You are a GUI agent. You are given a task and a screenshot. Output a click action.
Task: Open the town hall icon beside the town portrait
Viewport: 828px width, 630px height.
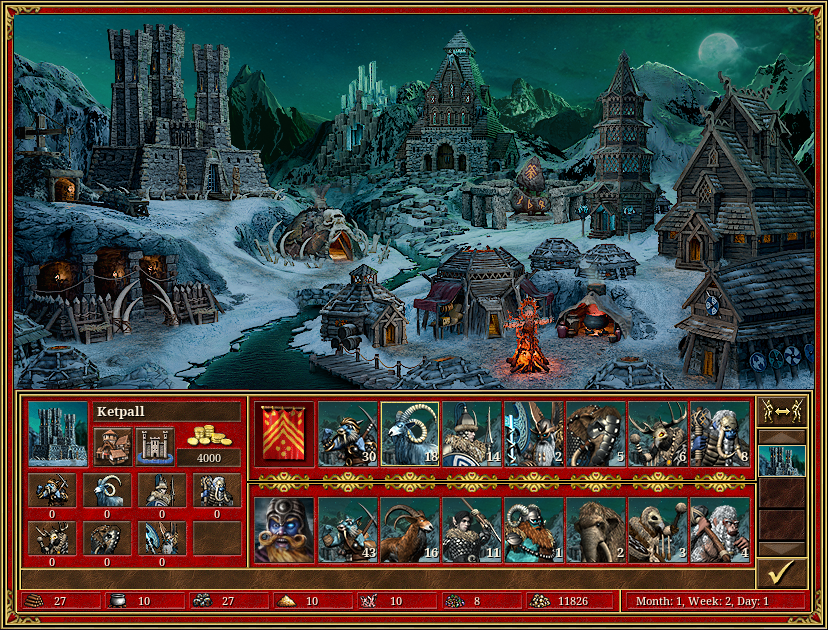click(x=113, y=446)
